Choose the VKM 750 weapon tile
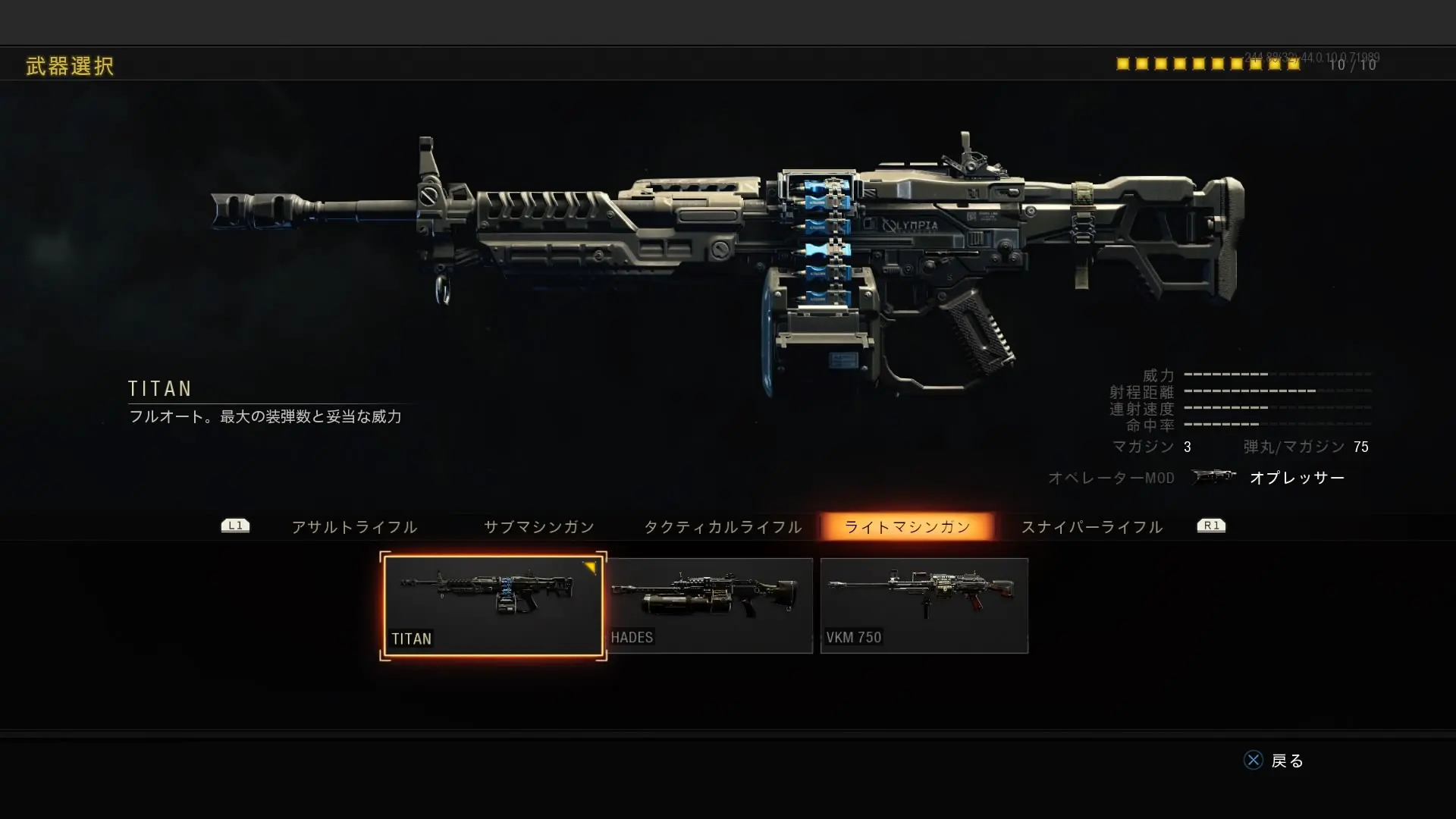The width and height of the screenshot is (1456, 819). tap(924, 605)
